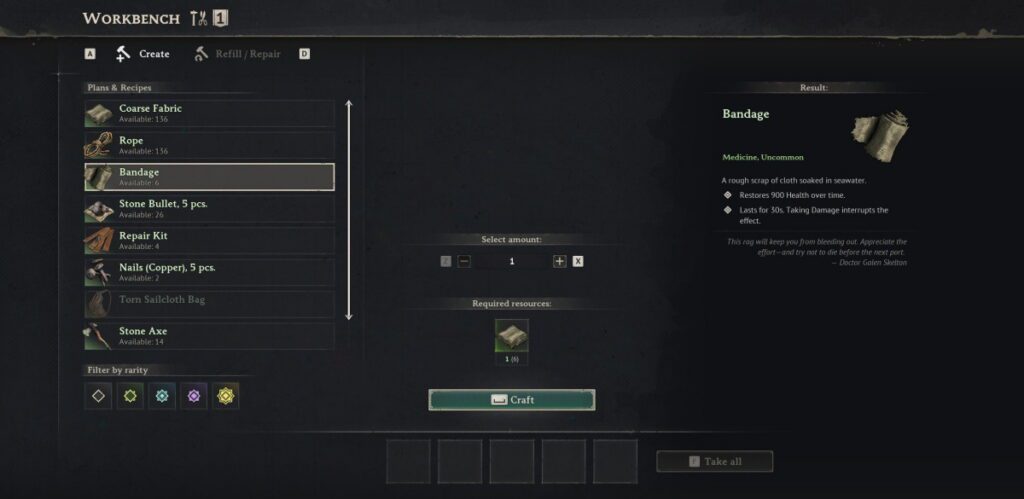Image resolution: width=1024 pixels, height=499 pixels.
Task: Choose the Rope recipe
Action: click(x=209, y=145)
